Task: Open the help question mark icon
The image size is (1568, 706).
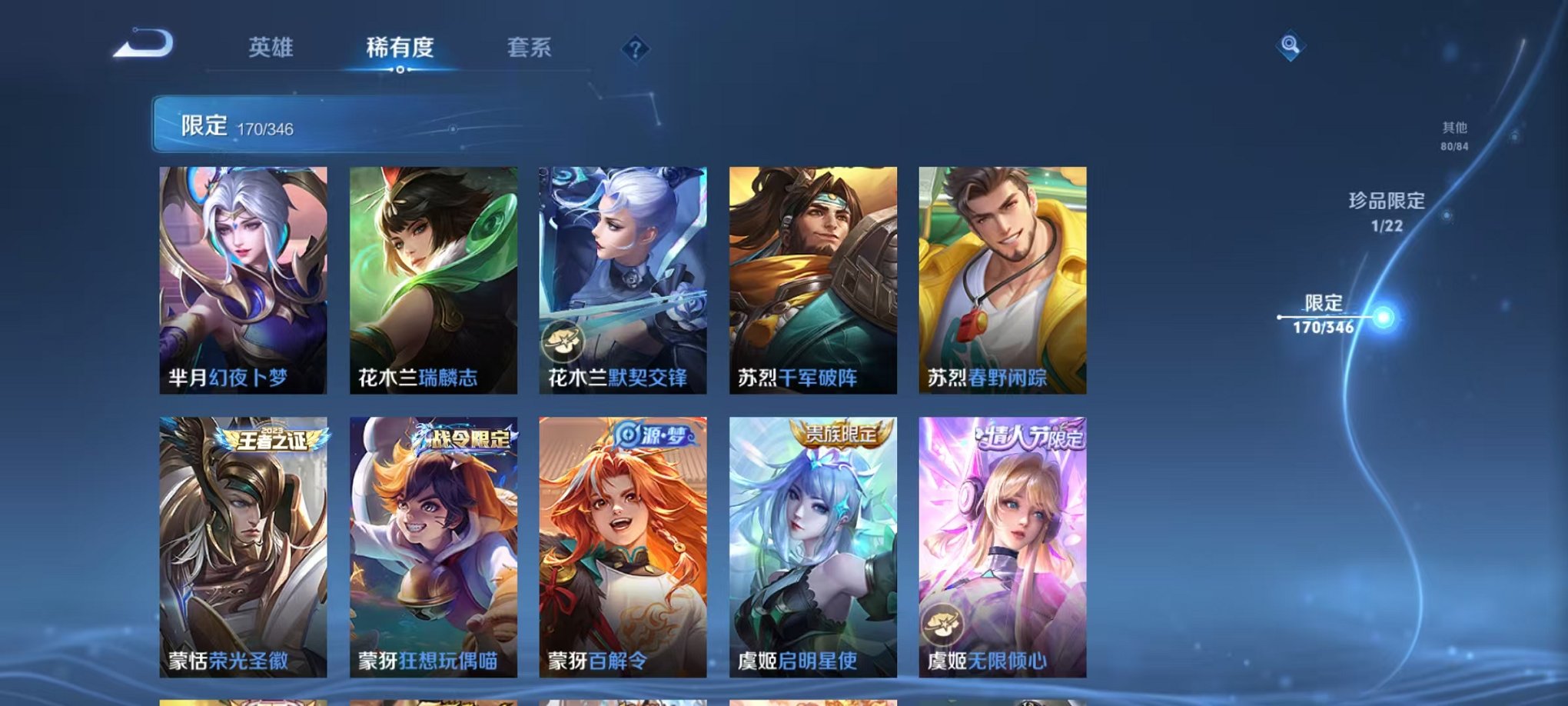Action: [634, 50]
